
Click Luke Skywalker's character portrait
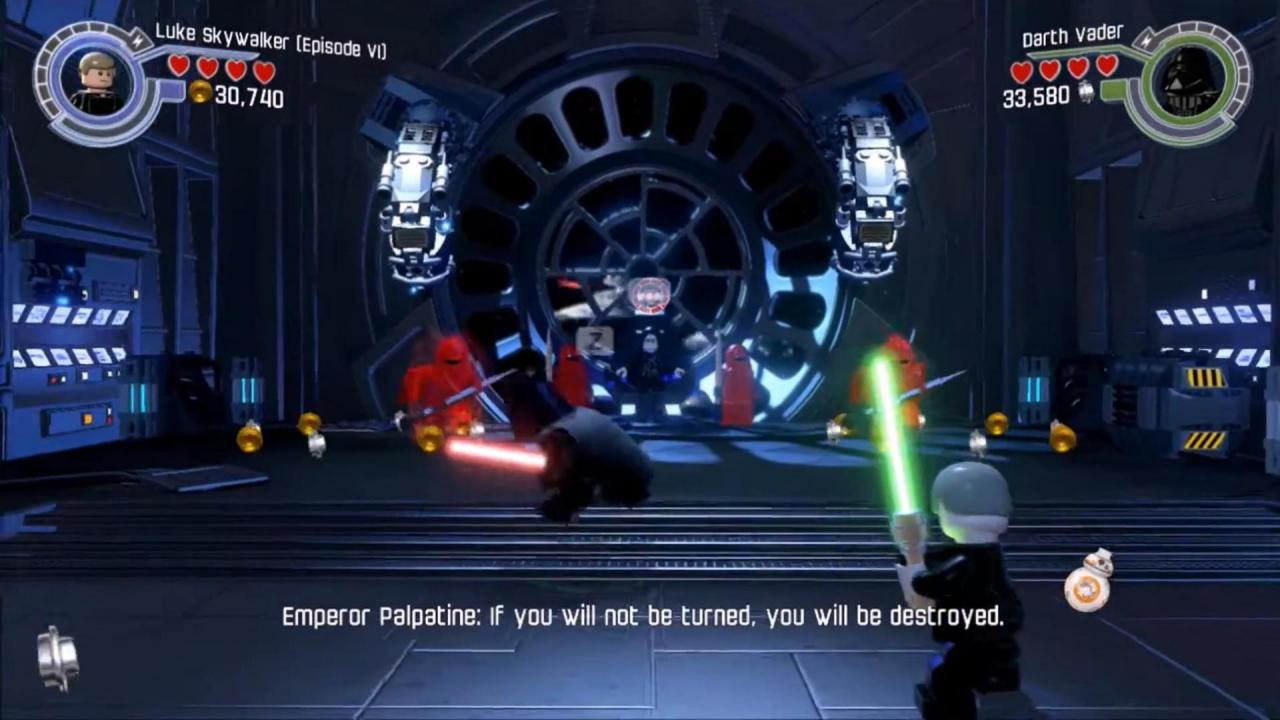click(x=95, y=80)
